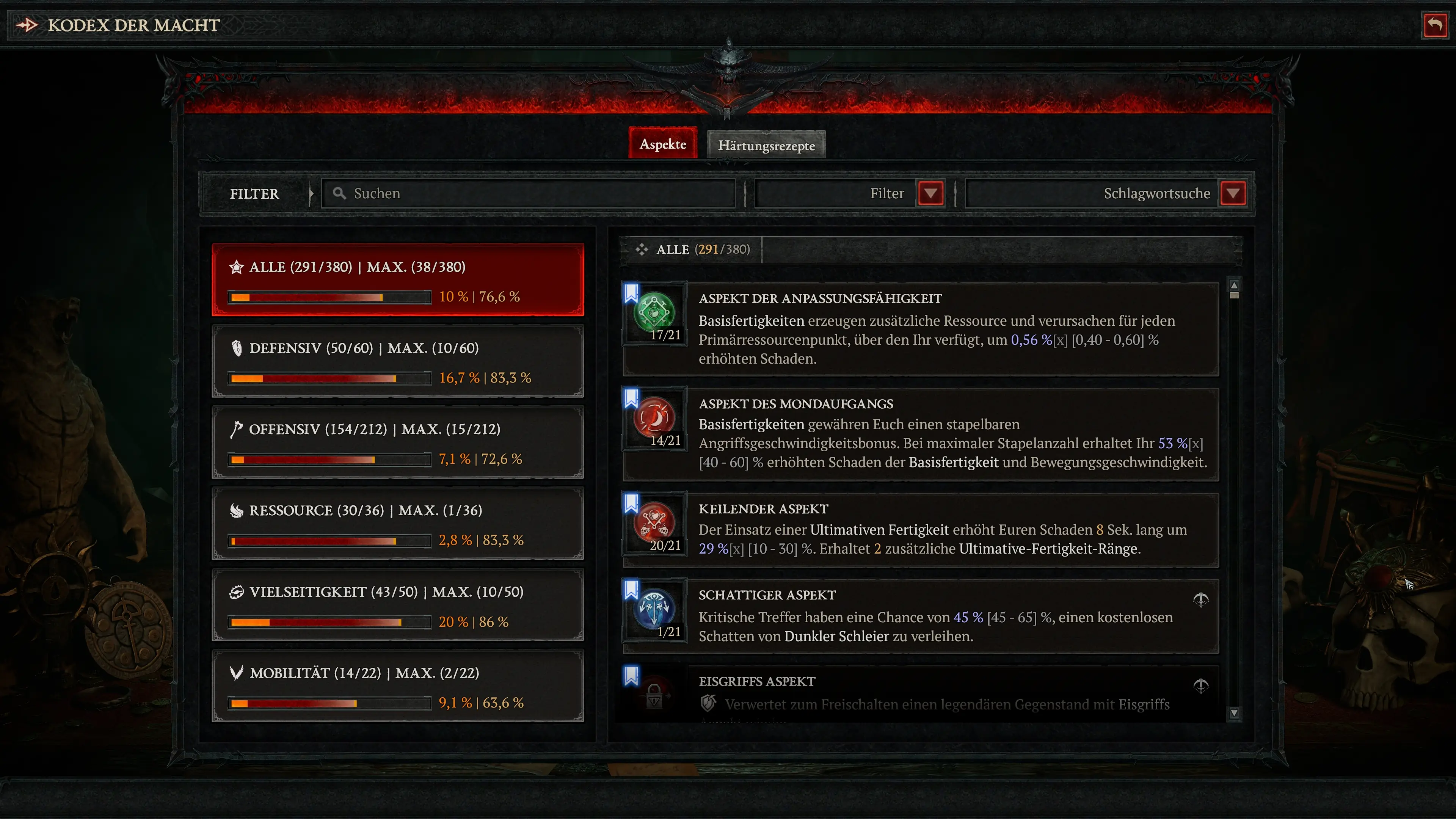
Task: Click the Suchen search field
Action: tap(529, 193)
